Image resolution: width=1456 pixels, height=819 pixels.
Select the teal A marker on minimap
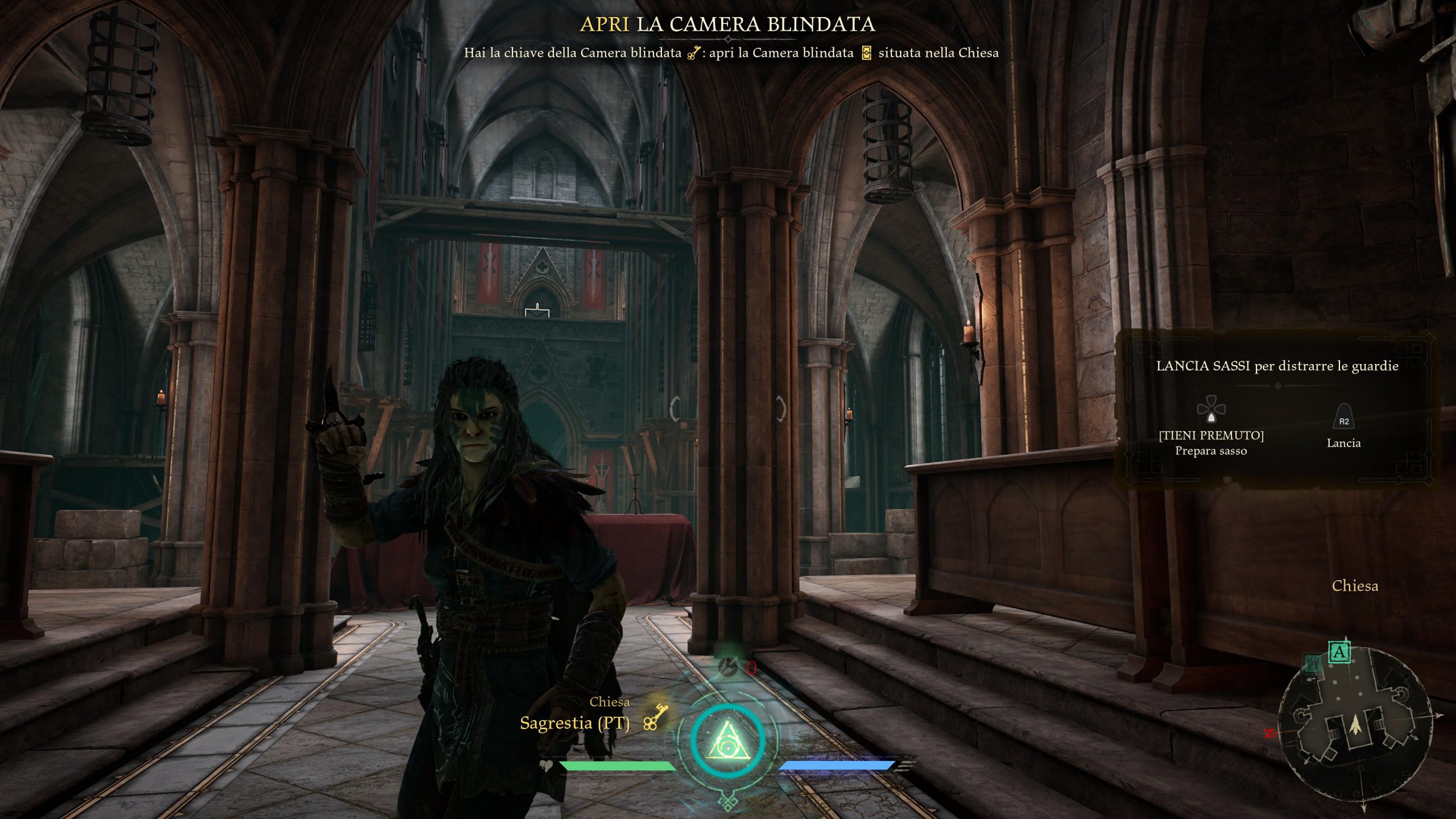coord(1339,652)
